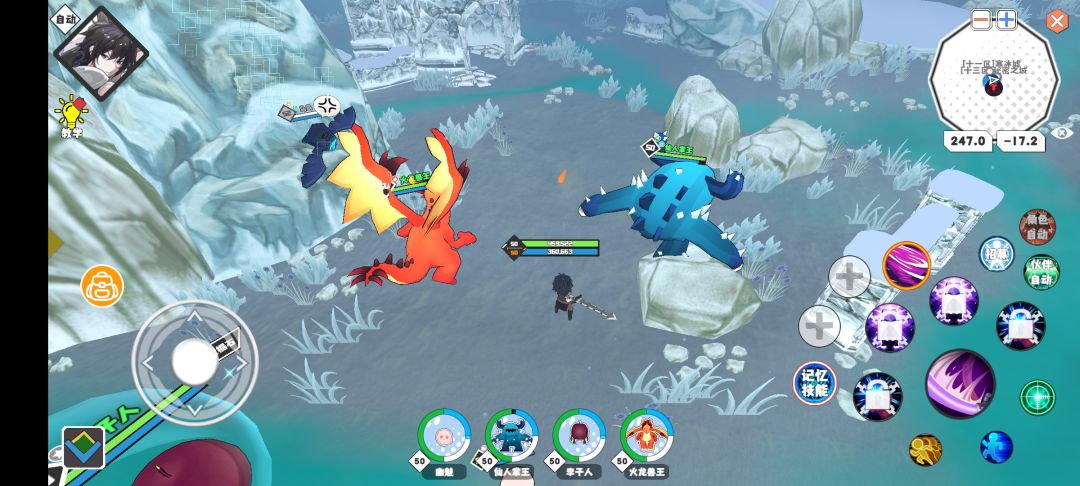Open the 教学 tutorial lightbulb

click(71, 113)
